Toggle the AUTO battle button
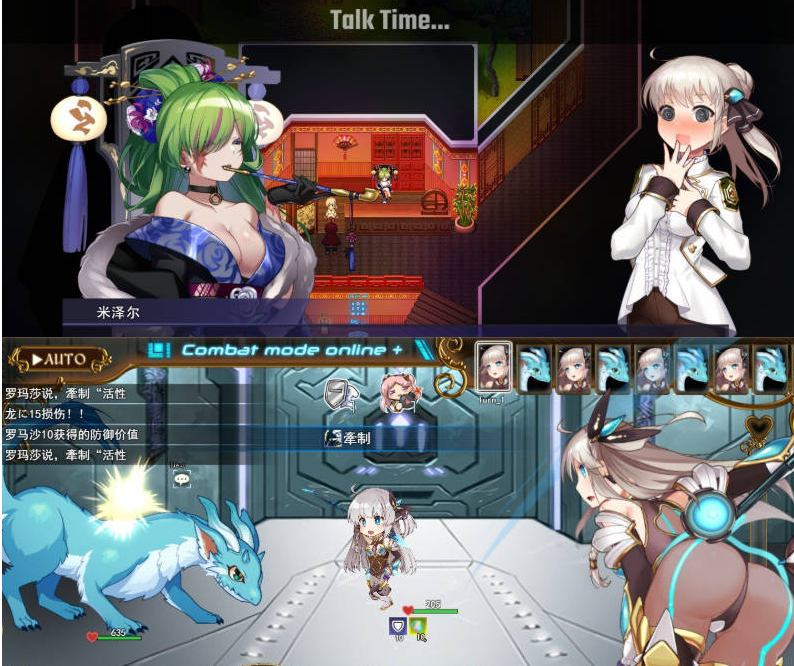 coord(57,359)
